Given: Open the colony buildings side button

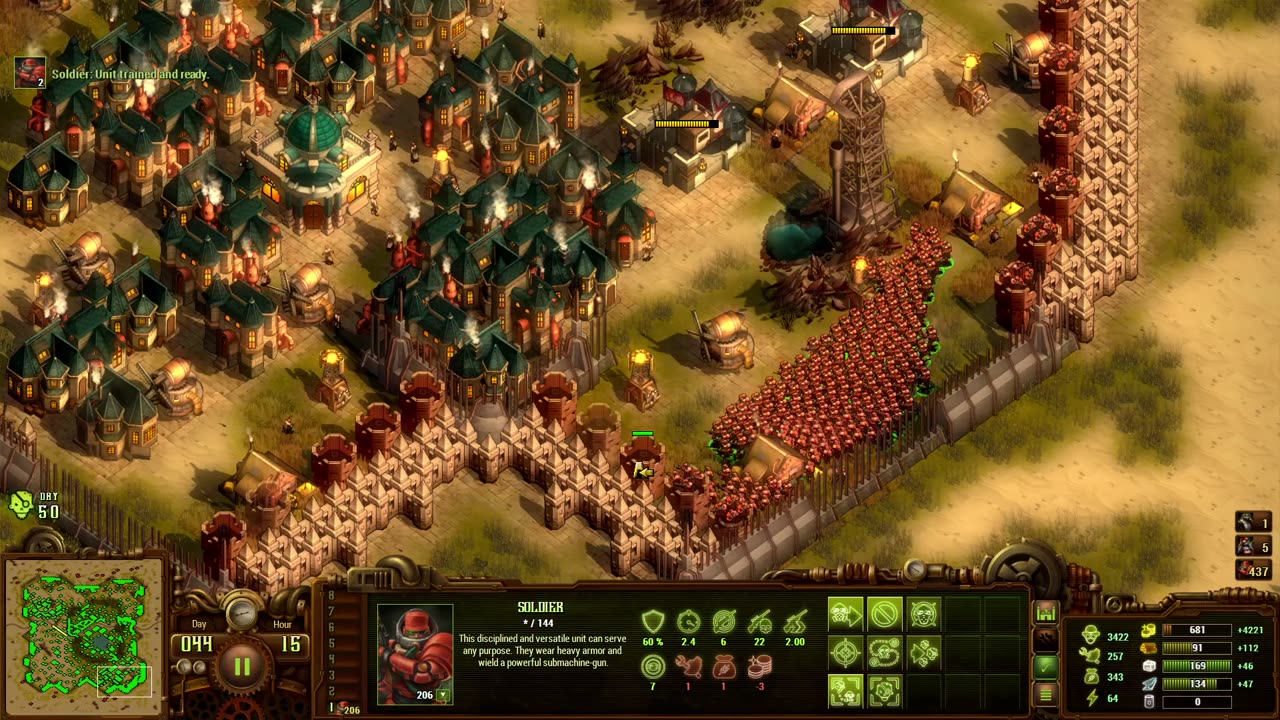Looking at the screenshot, I should click(x=1046, y=612).
